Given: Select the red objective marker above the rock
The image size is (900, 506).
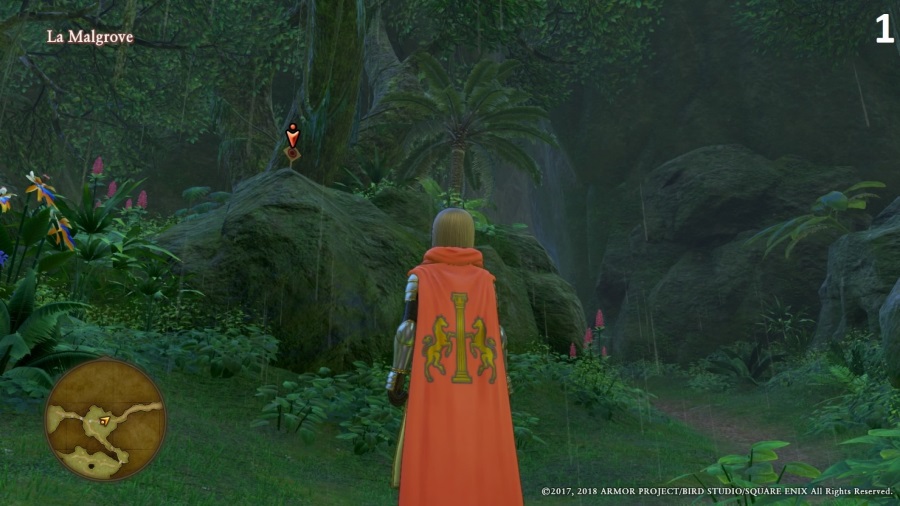Looking at the screenshot, I should [292, 140].
